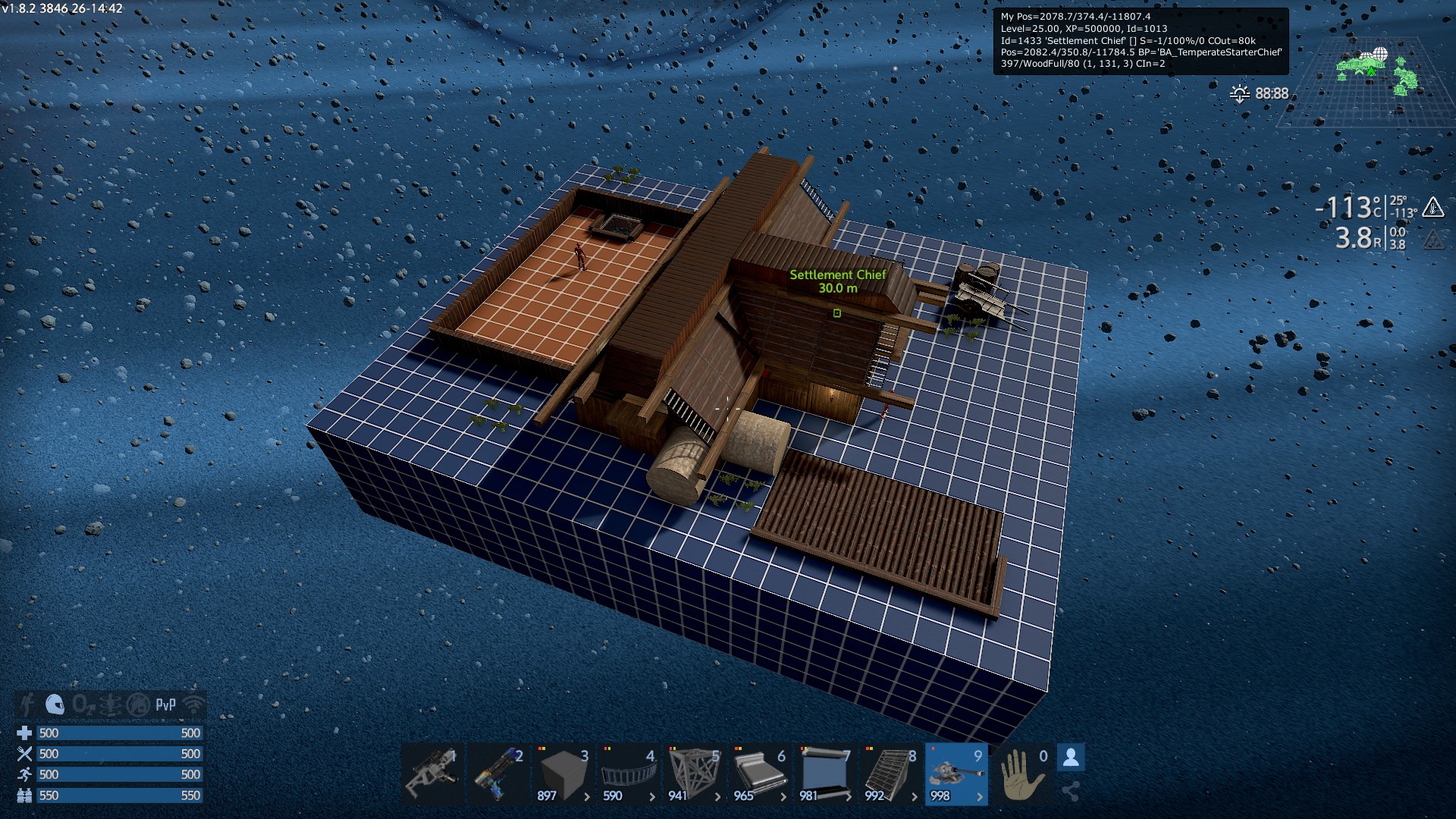Screen dimensions: 1456x819
Task: Click the share icon below the player icon
Action: (x=1071, y=792)
